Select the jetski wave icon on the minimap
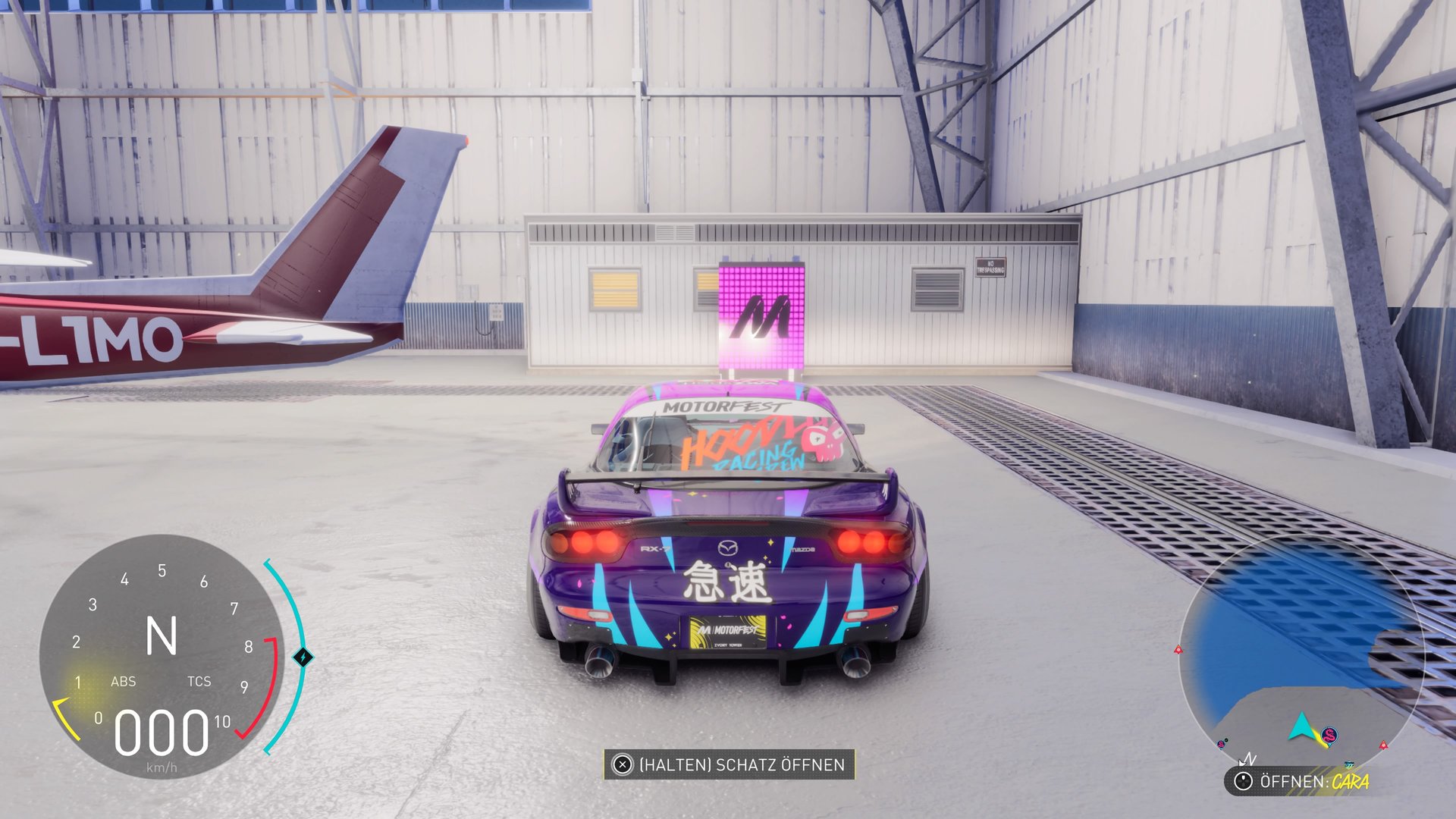This screenshot has height=819, width=1456. click(1350, 763)
